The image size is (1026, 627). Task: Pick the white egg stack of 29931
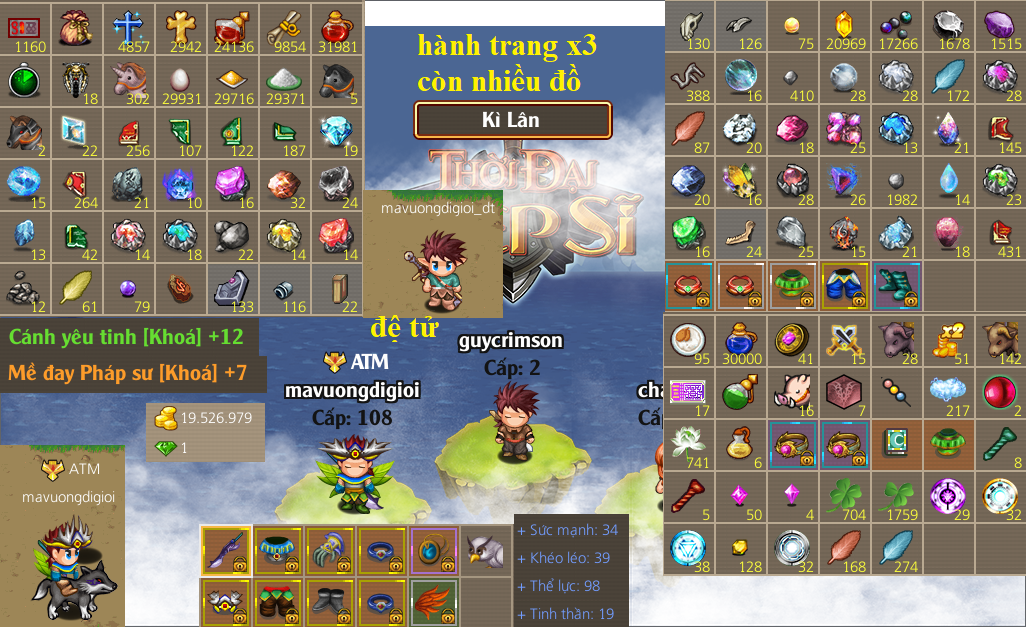pyautogui.click(x=181, y=79)
